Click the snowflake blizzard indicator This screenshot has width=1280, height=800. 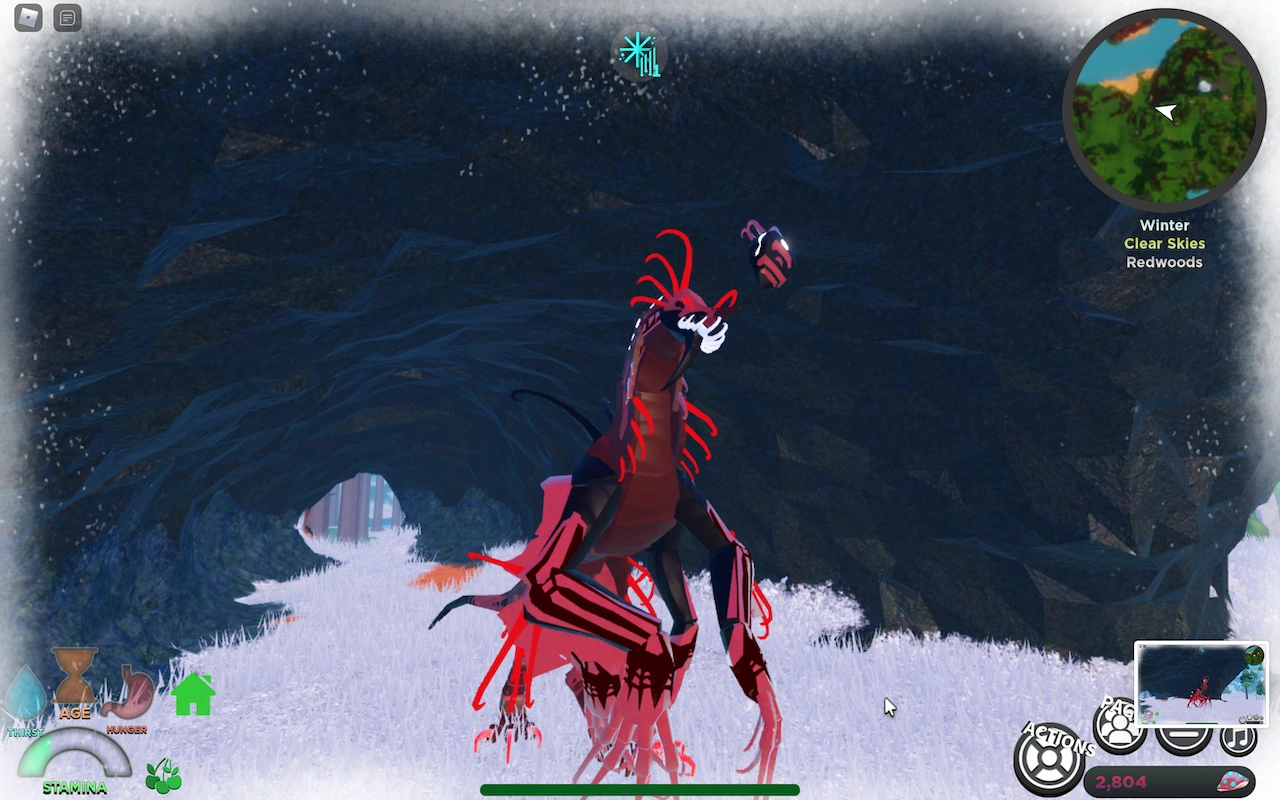(639, 55)
